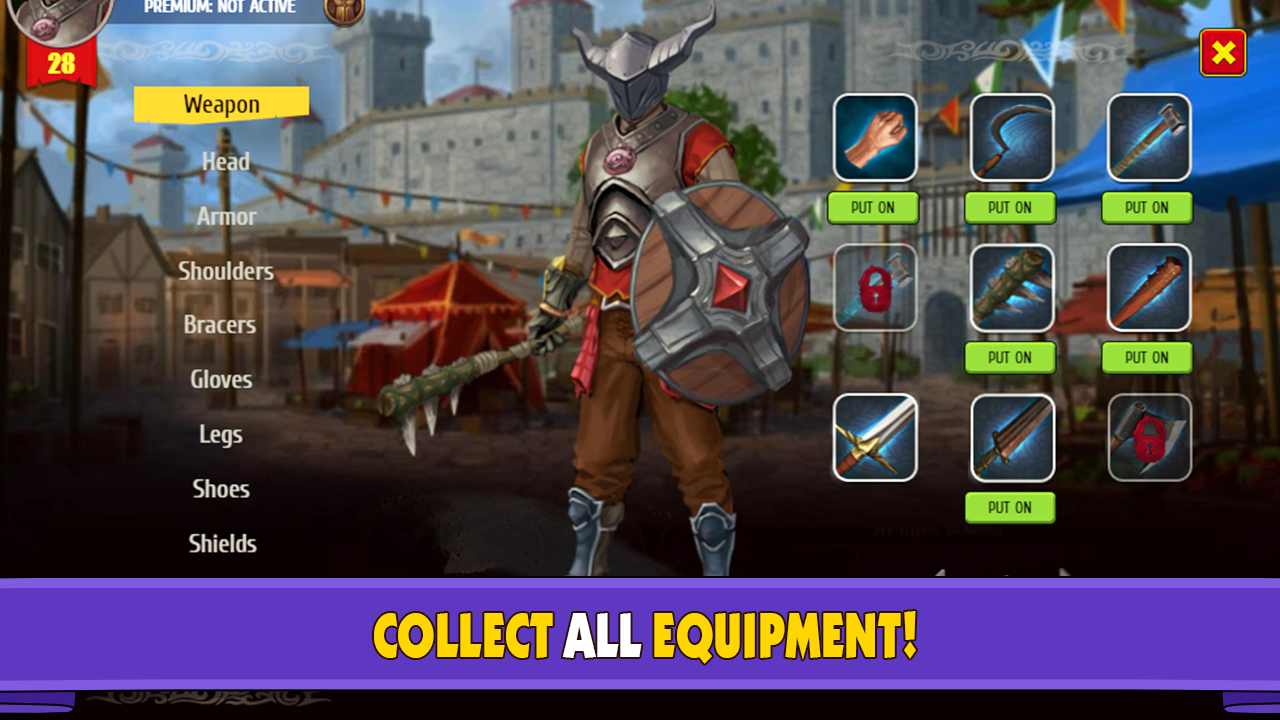Select the sickle weapon icon
Viewport: 1280px width, 720px height.
(1011, 137)
